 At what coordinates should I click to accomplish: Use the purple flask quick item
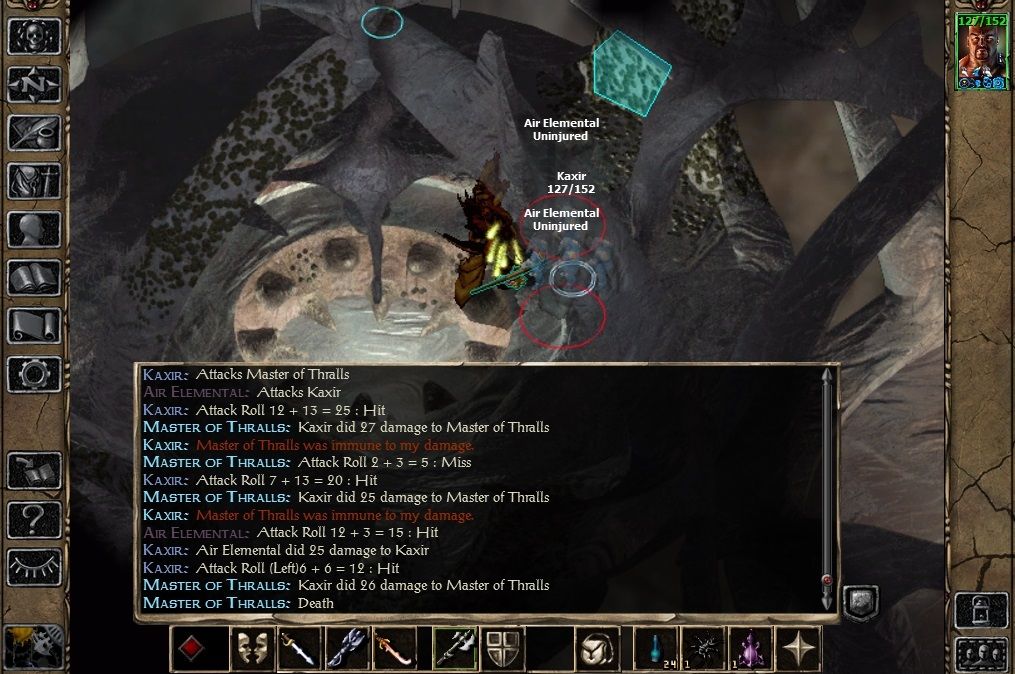750,649
